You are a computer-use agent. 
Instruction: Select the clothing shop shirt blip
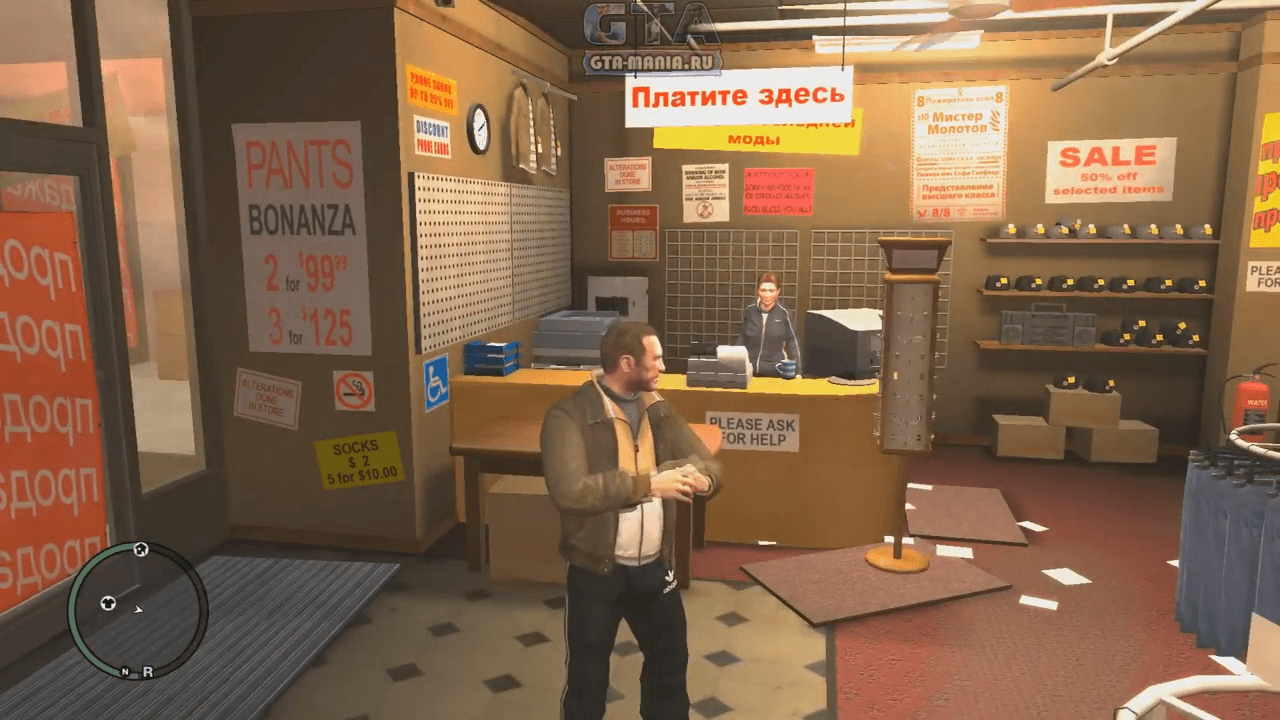[x=108, y=603]
